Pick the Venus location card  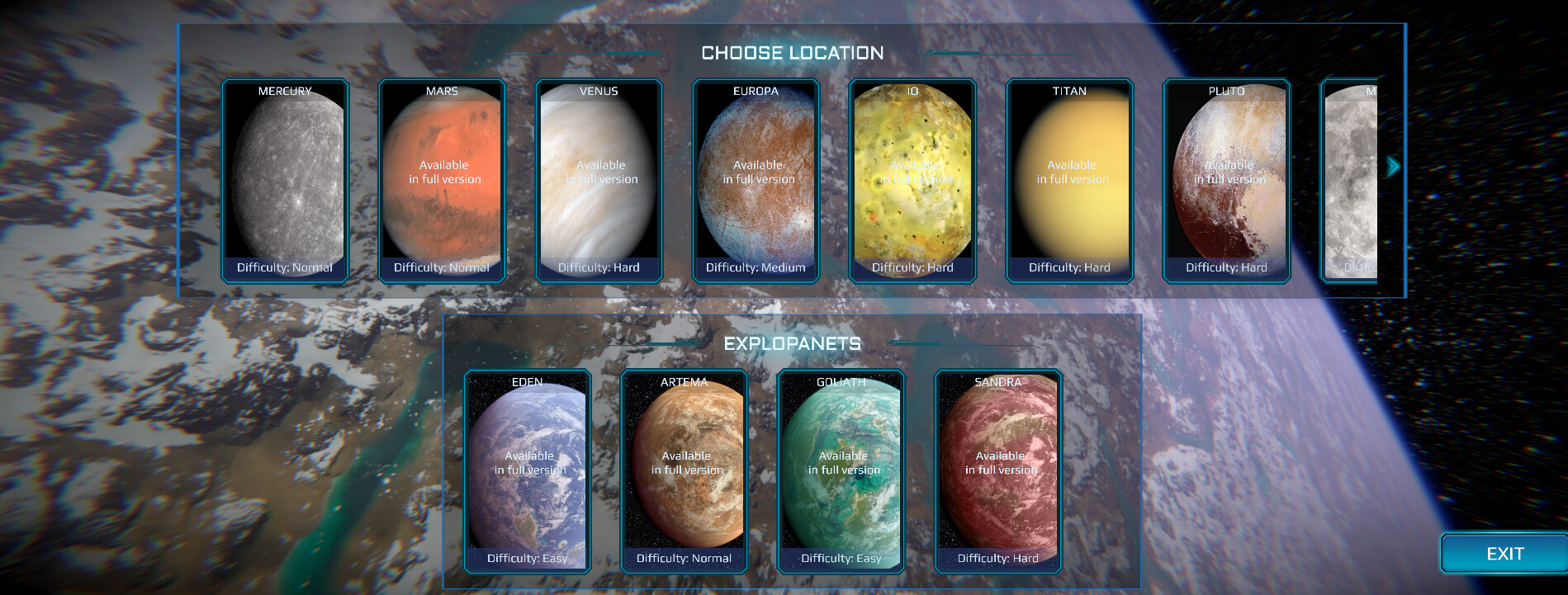pyautogui.click(x=599, y=181)
